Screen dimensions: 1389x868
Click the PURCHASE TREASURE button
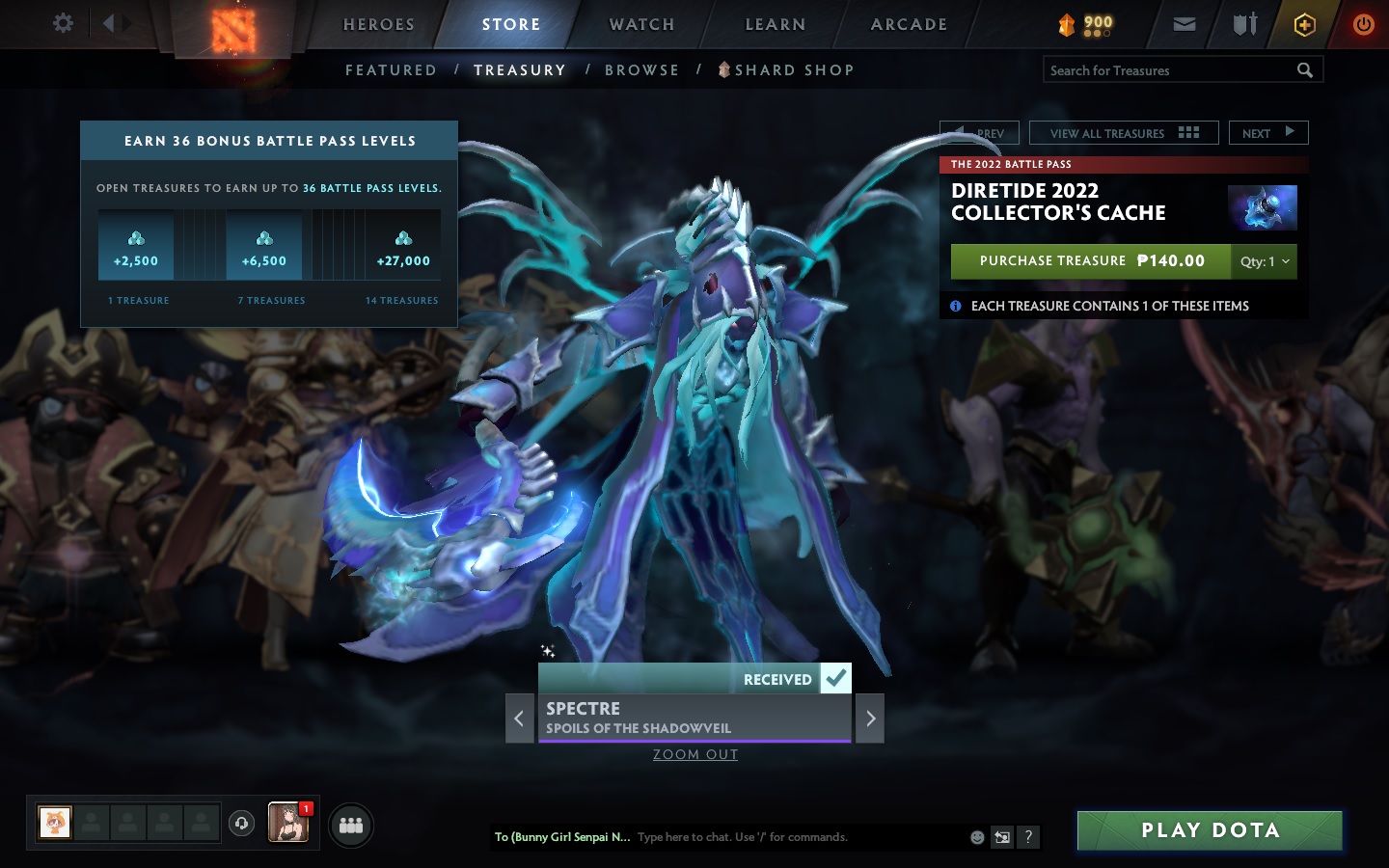(x=1090, y=261)
